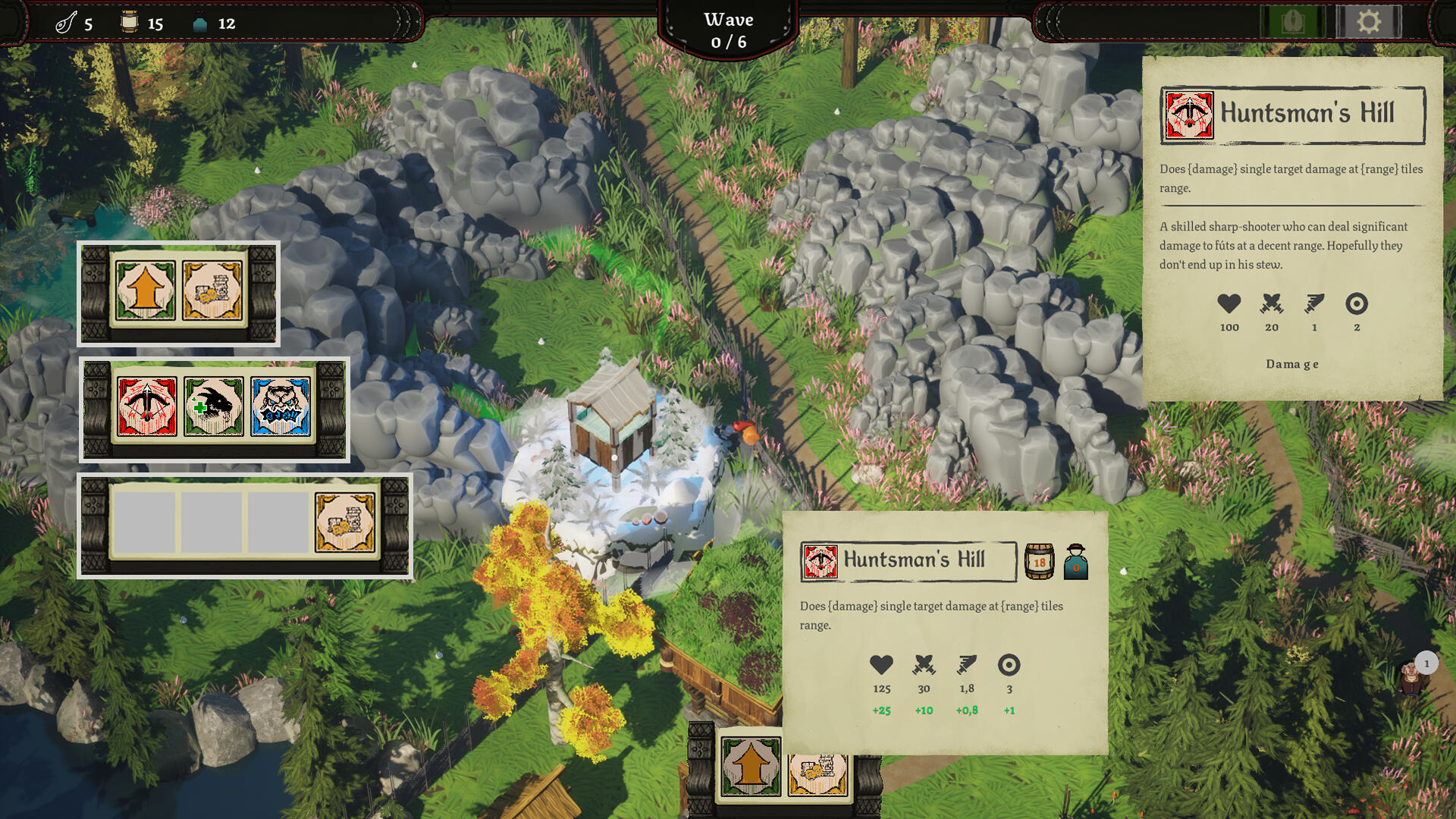Select the red crossbow Huntsman's Hill tower
Viewport: 1456px width, 819px height.
[147, 407]
